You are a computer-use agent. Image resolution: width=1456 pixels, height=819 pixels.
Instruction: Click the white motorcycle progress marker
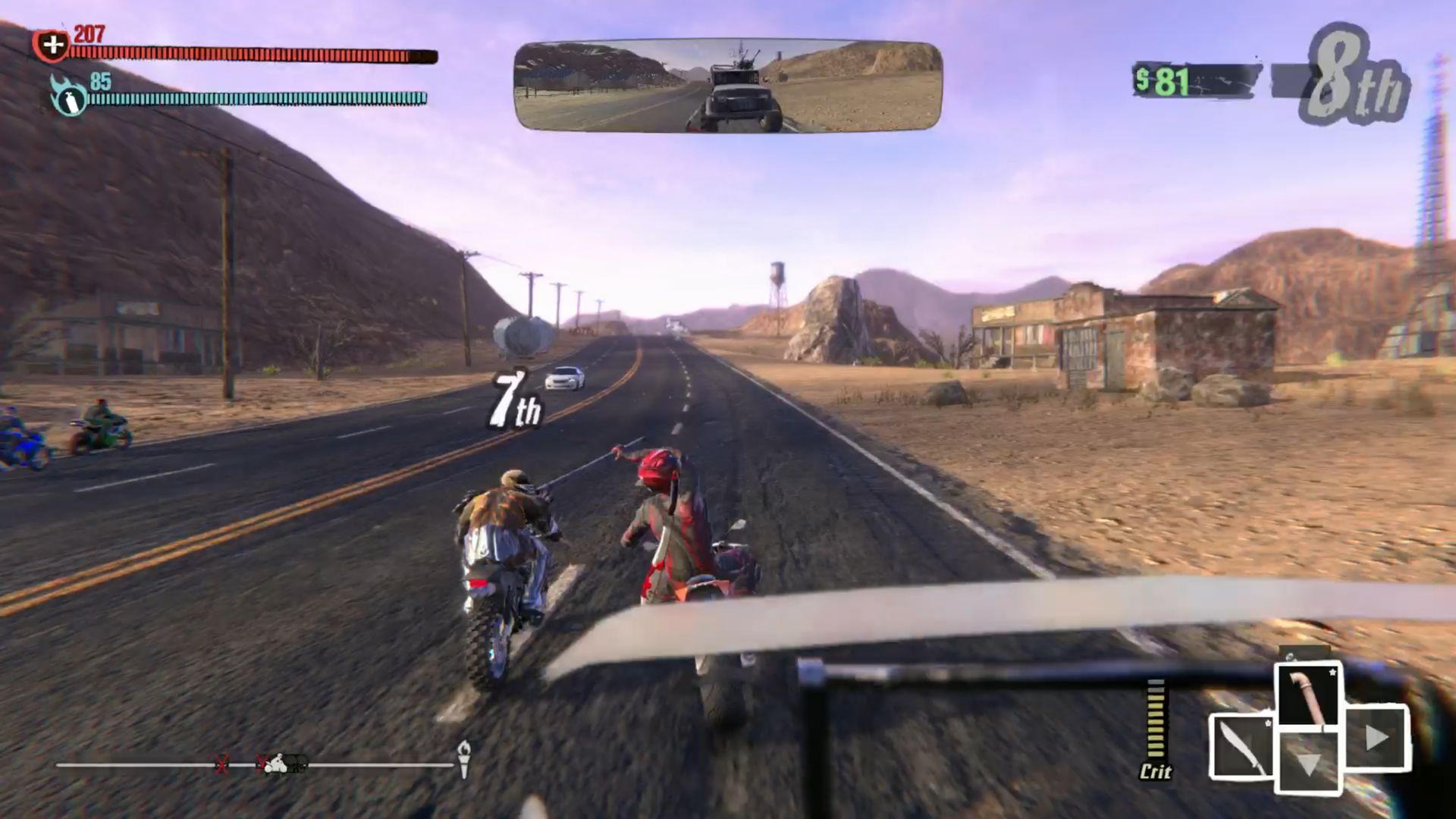(277, 764)
